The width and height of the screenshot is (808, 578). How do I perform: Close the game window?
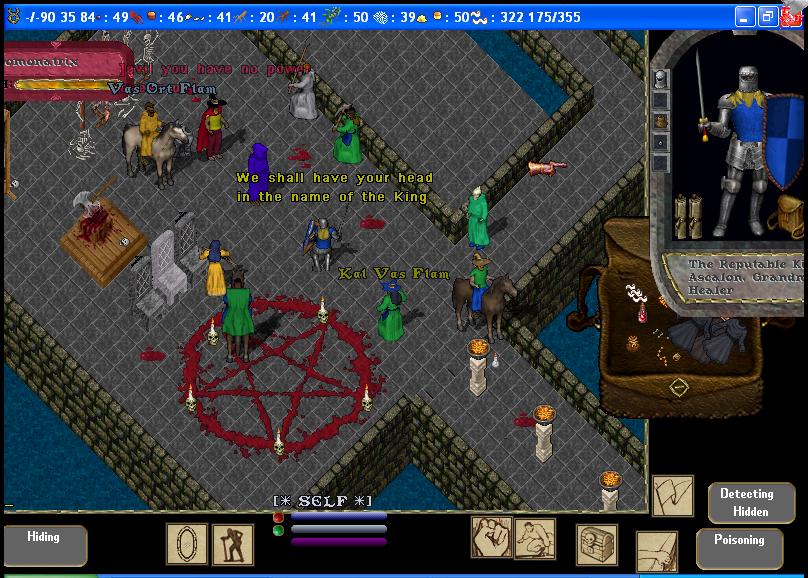click(x=790, y=17)
